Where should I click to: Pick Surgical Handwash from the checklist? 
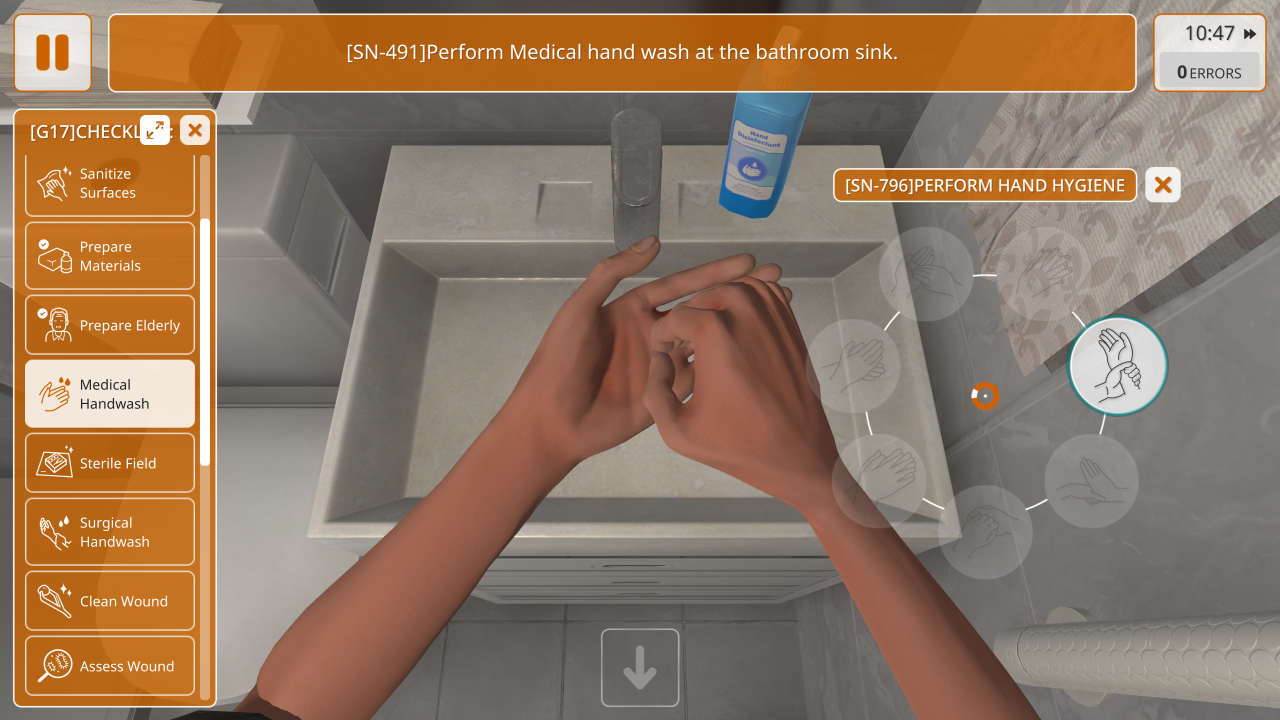tap(110, 532)
